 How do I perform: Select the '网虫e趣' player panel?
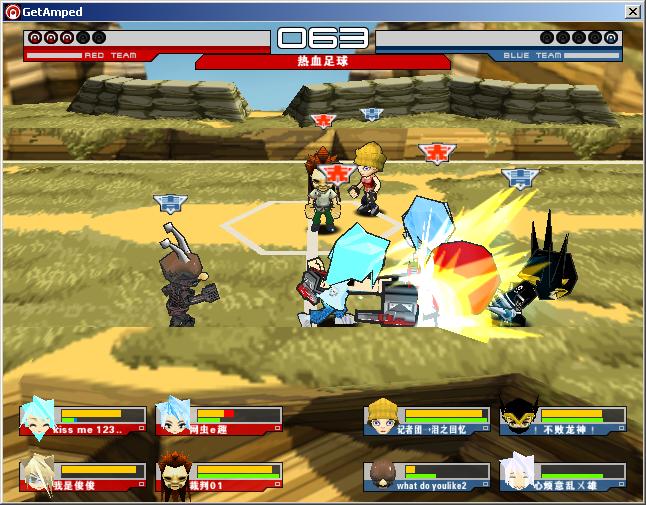220,419
